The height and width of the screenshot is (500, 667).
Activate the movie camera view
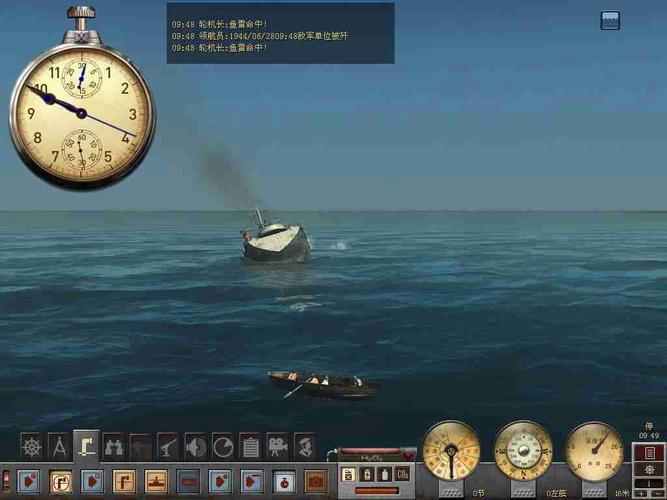coord(277,446)
